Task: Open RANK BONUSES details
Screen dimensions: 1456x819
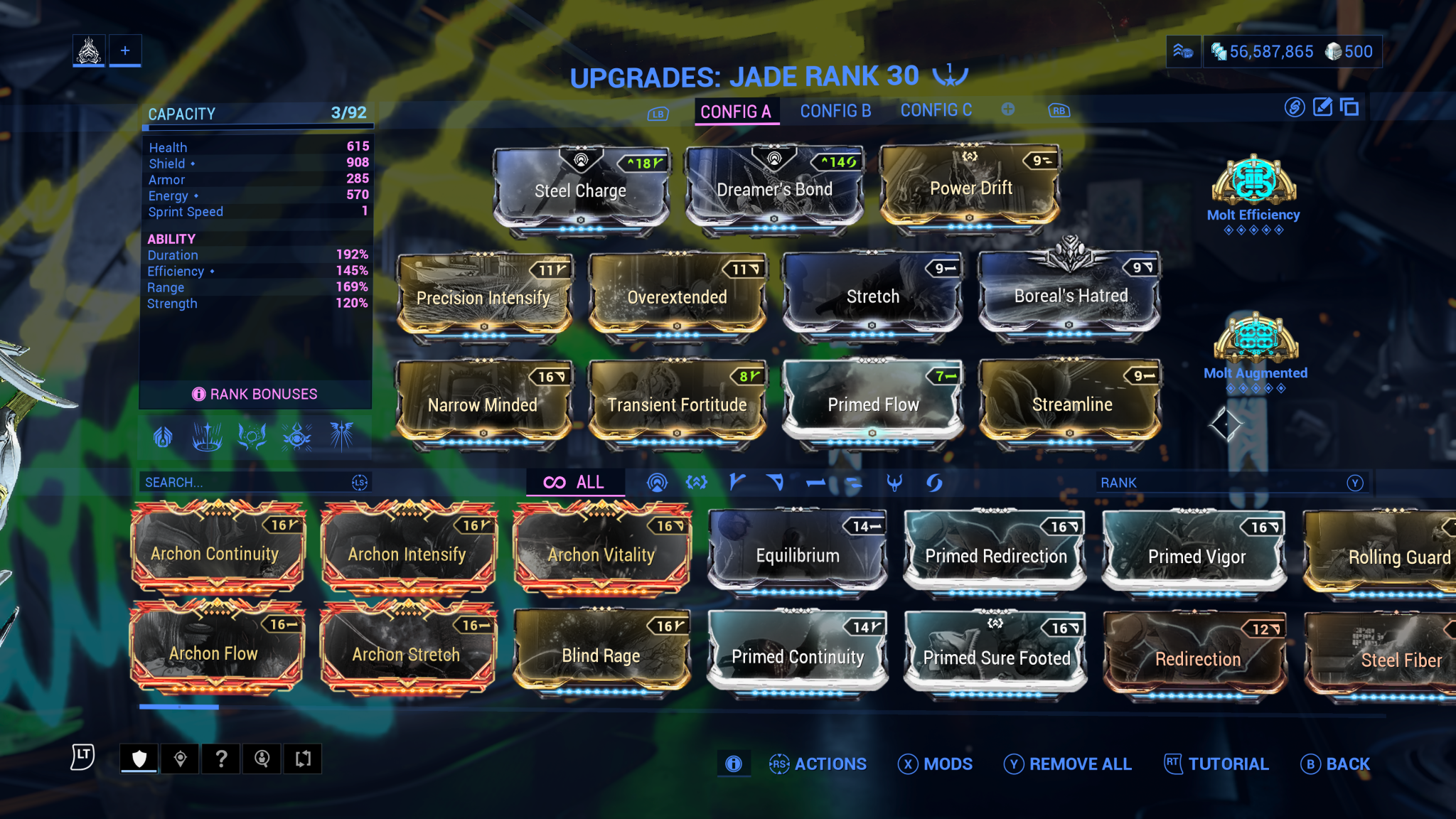Action: coord(255,393)
